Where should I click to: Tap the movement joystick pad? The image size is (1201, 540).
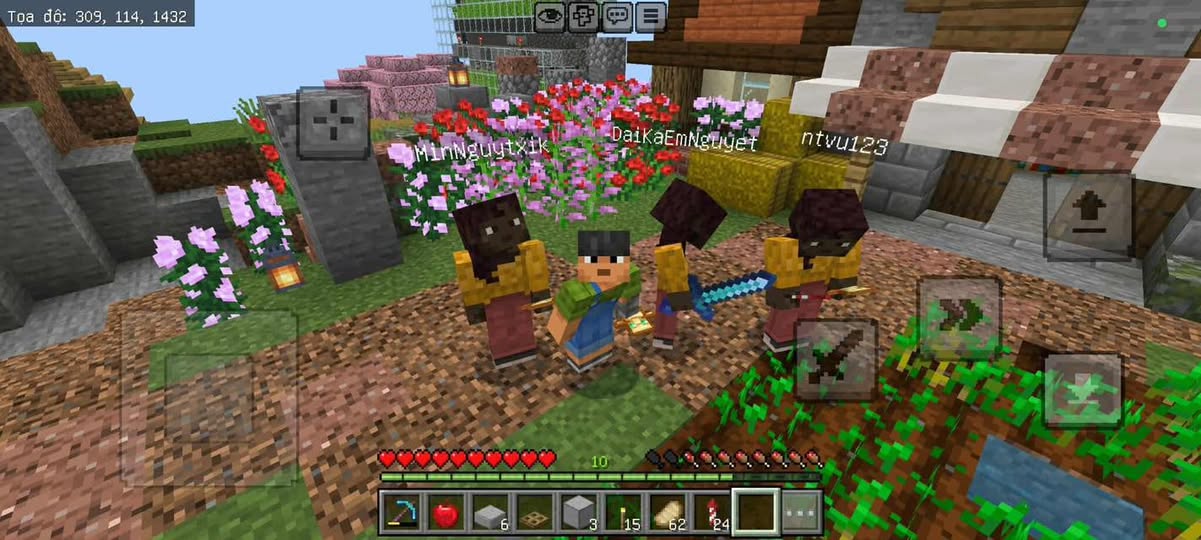tap(209, 397)
